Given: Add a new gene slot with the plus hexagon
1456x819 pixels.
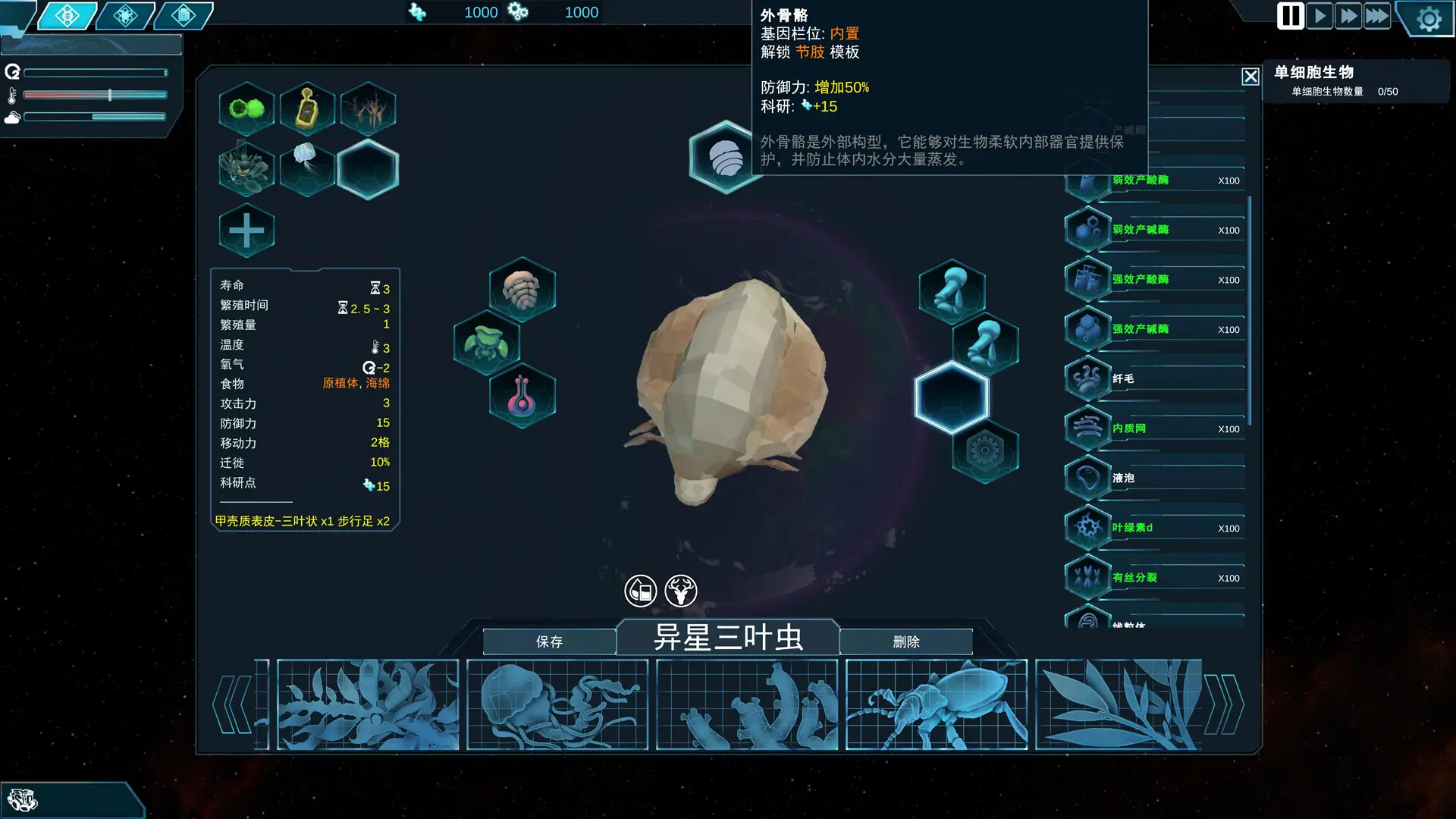Looking at the screenshot, I should tap(246, 230).
